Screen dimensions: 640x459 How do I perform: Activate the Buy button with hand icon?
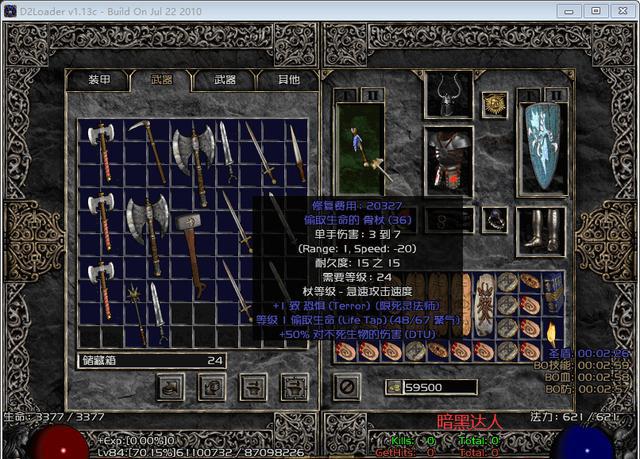tap(170, 385)
